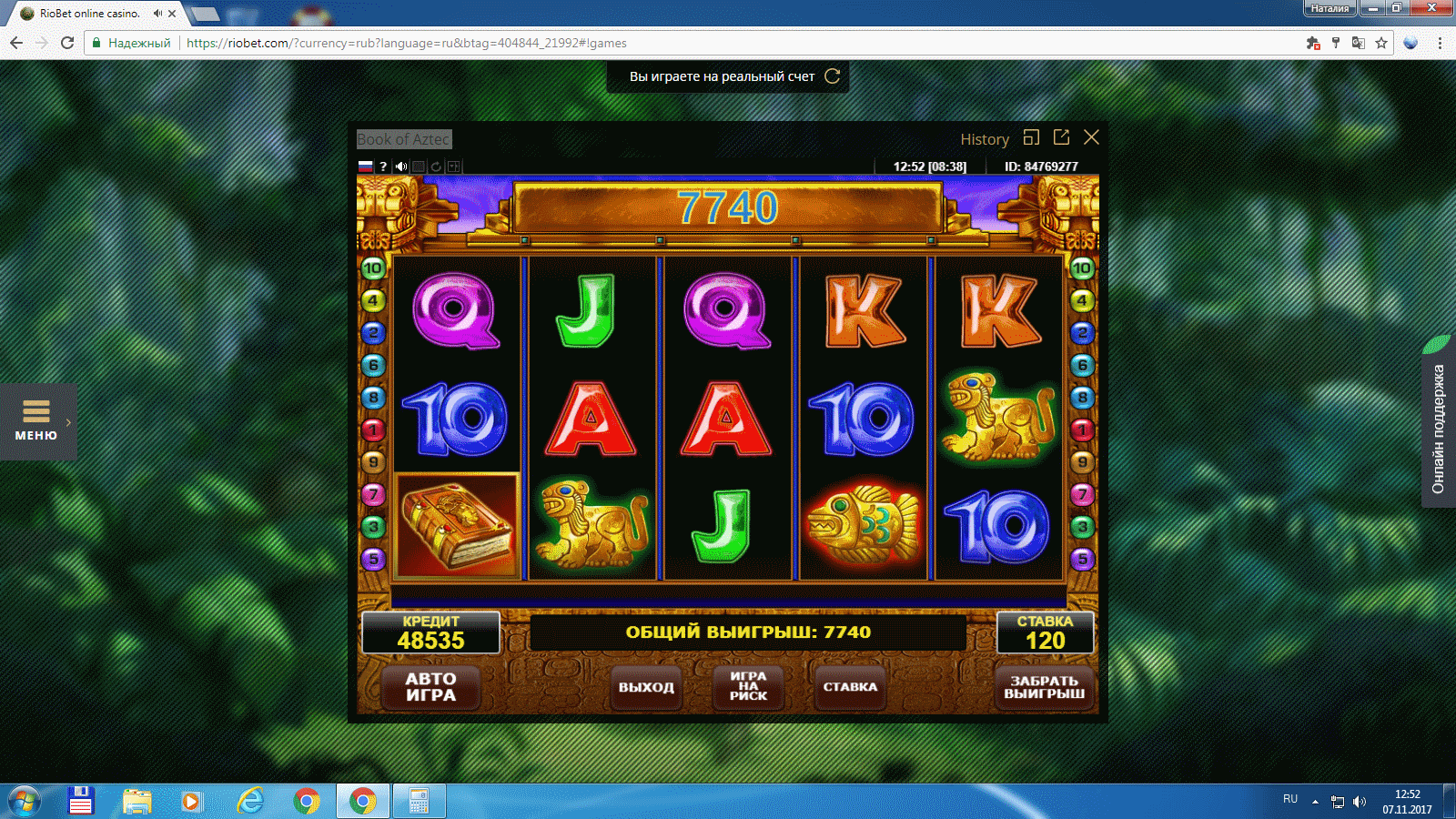Screen dimensions: 1456x819
Task: Refresh the real-account balance notice
Action: pyautogui.click(x=832, y=76)
